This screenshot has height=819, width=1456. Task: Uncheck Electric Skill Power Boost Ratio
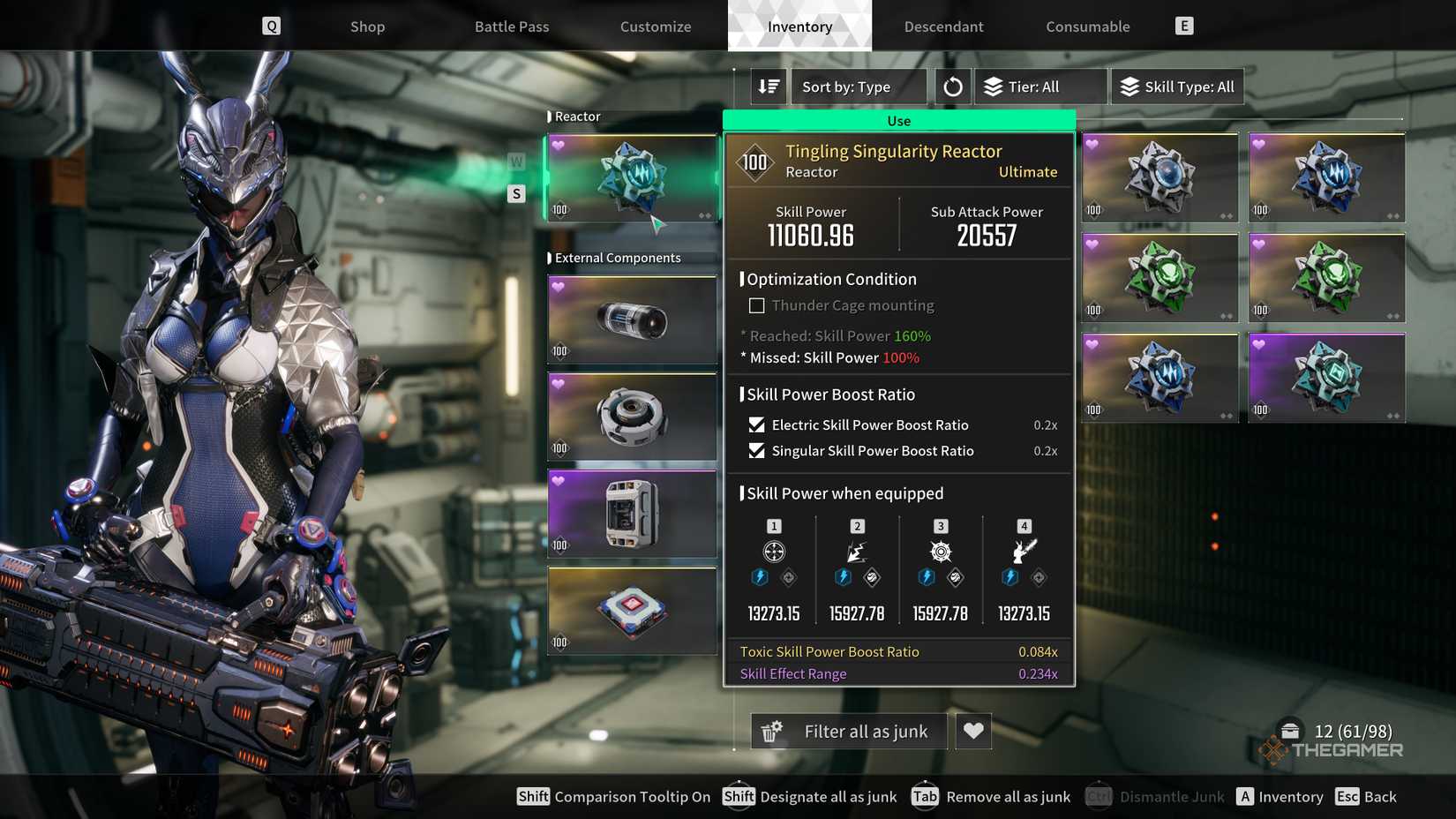[x=755, y=425]
